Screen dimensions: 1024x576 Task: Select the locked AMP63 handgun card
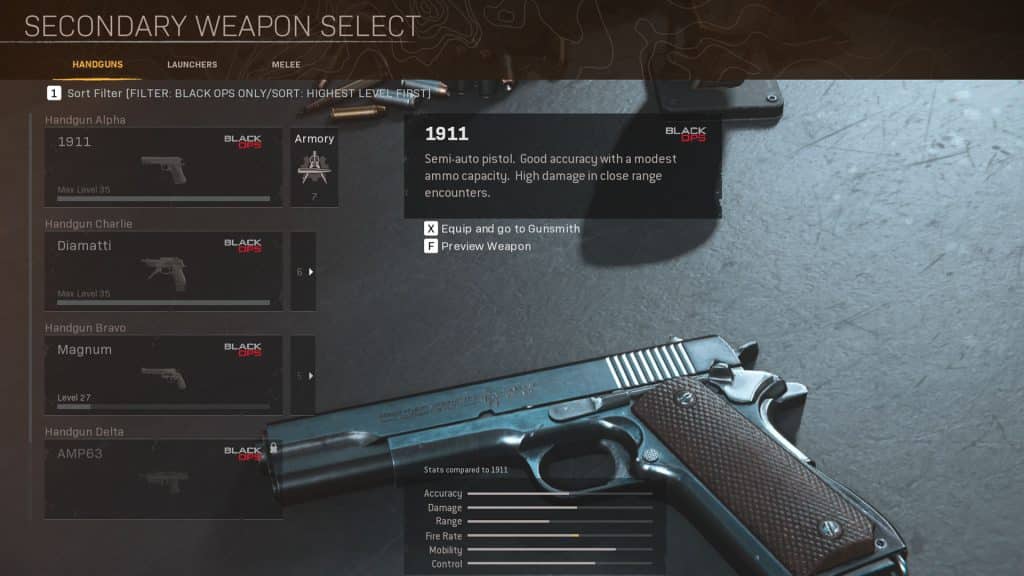pyautogui.click(x=163, y=479)
